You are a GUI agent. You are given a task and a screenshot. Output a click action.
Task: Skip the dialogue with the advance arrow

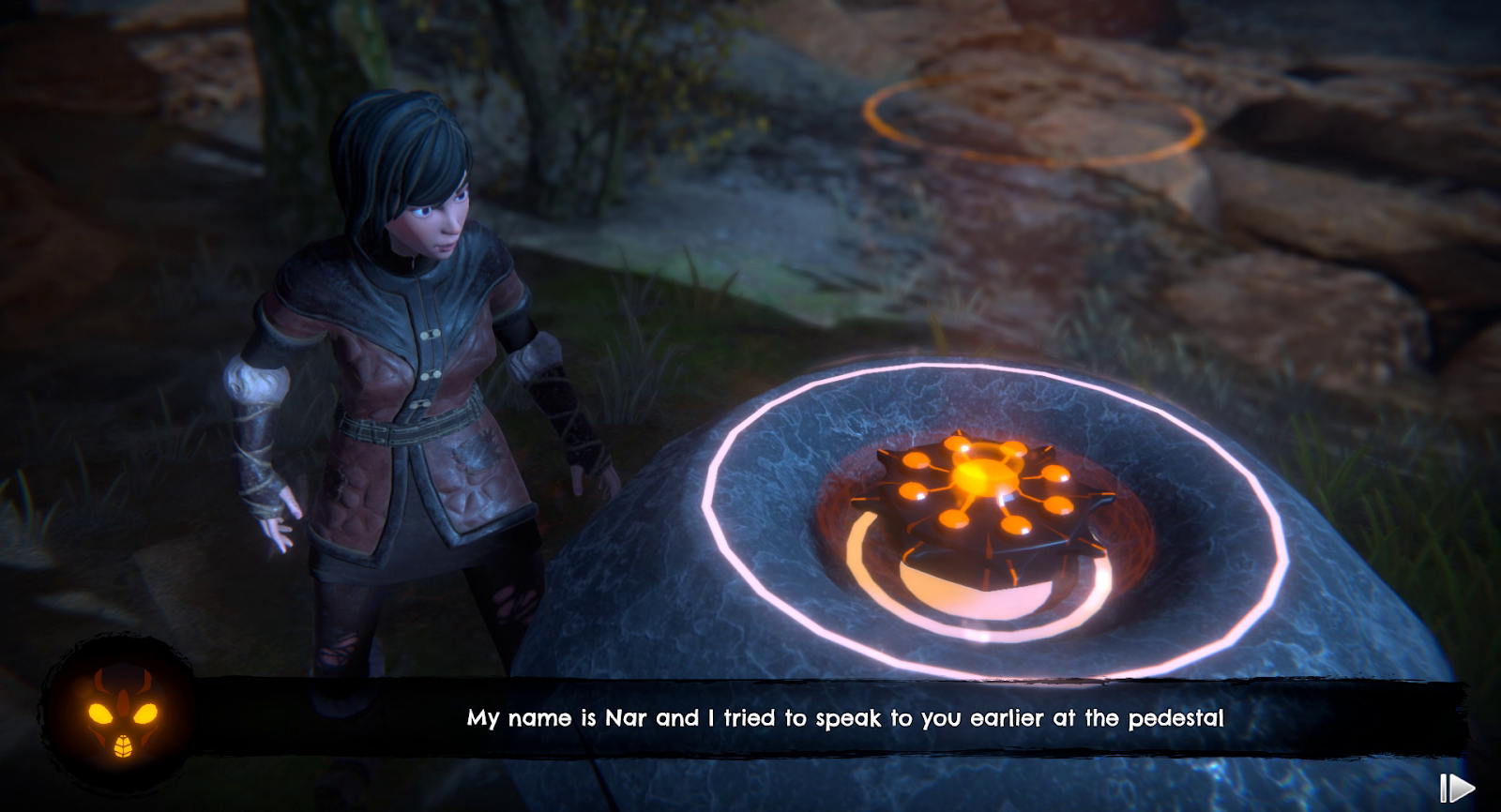[1456, 788]
